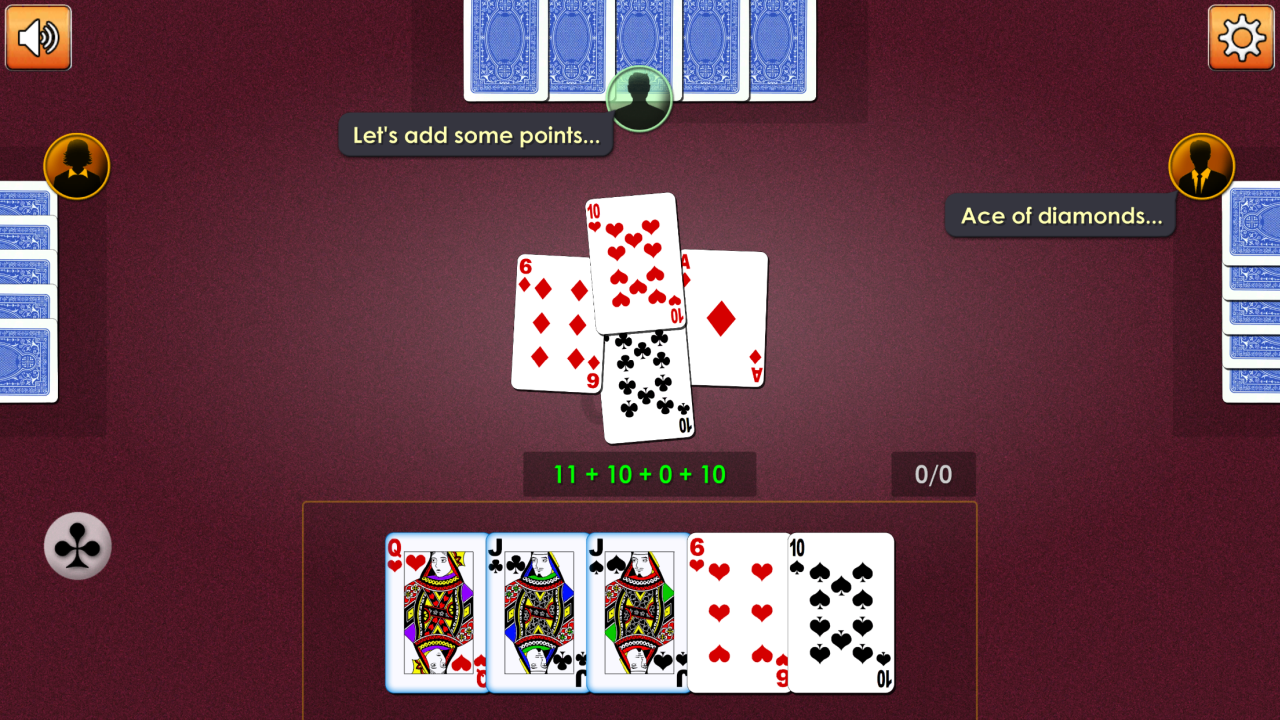1280x720 pixels.
Task: Click the left opponent's avatar
Action: (77, 166)
